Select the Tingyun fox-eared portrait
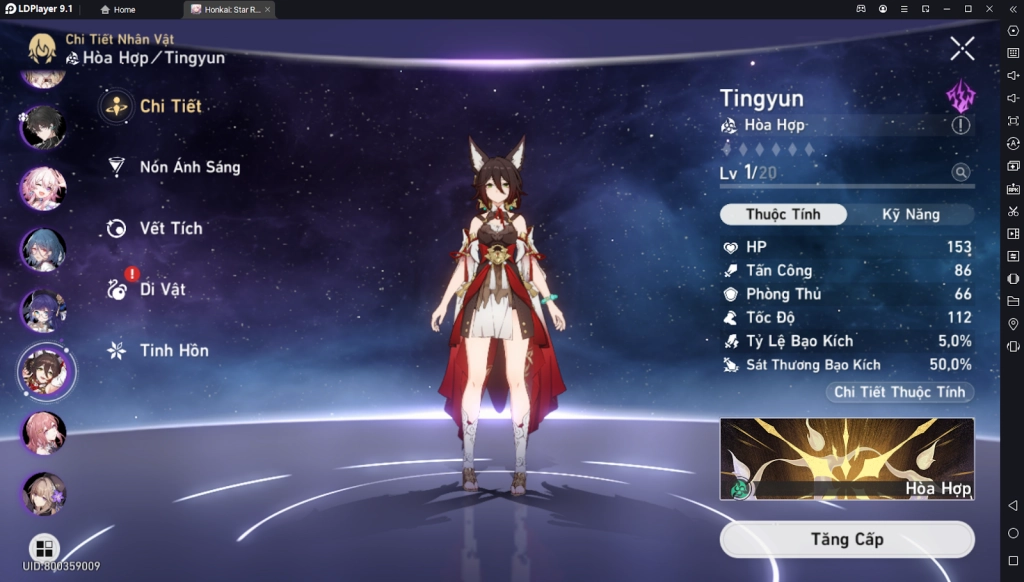1024x582 pixels. 46,370
